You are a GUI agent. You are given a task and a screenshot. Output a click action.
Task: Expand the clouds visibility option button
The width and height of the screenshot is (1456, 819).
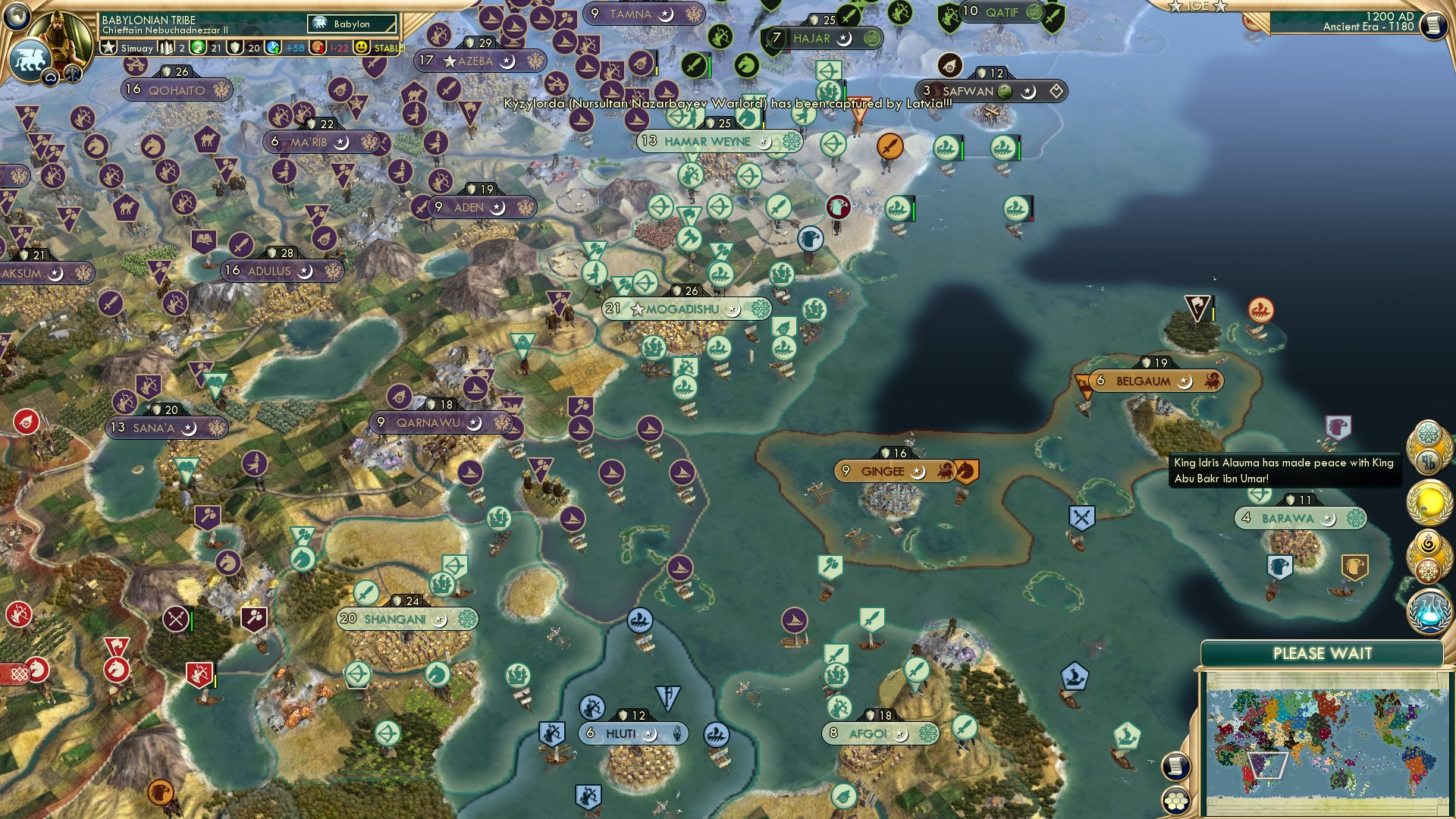(x=51, y=75)
